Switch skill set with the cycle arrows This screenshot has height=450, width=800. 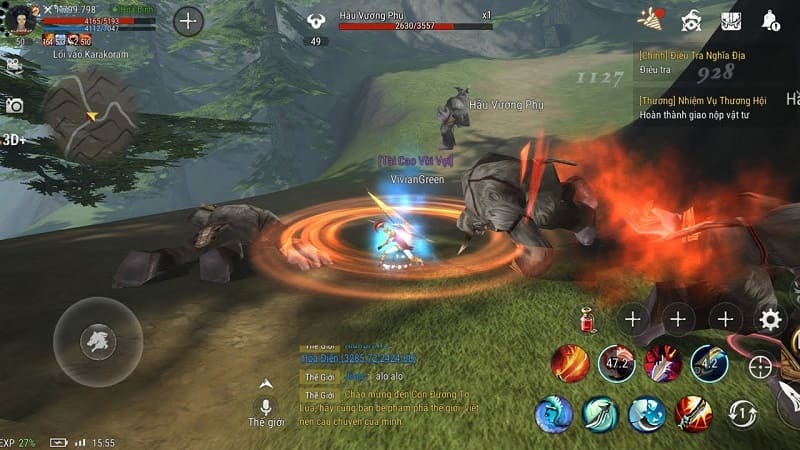point(741,412)
